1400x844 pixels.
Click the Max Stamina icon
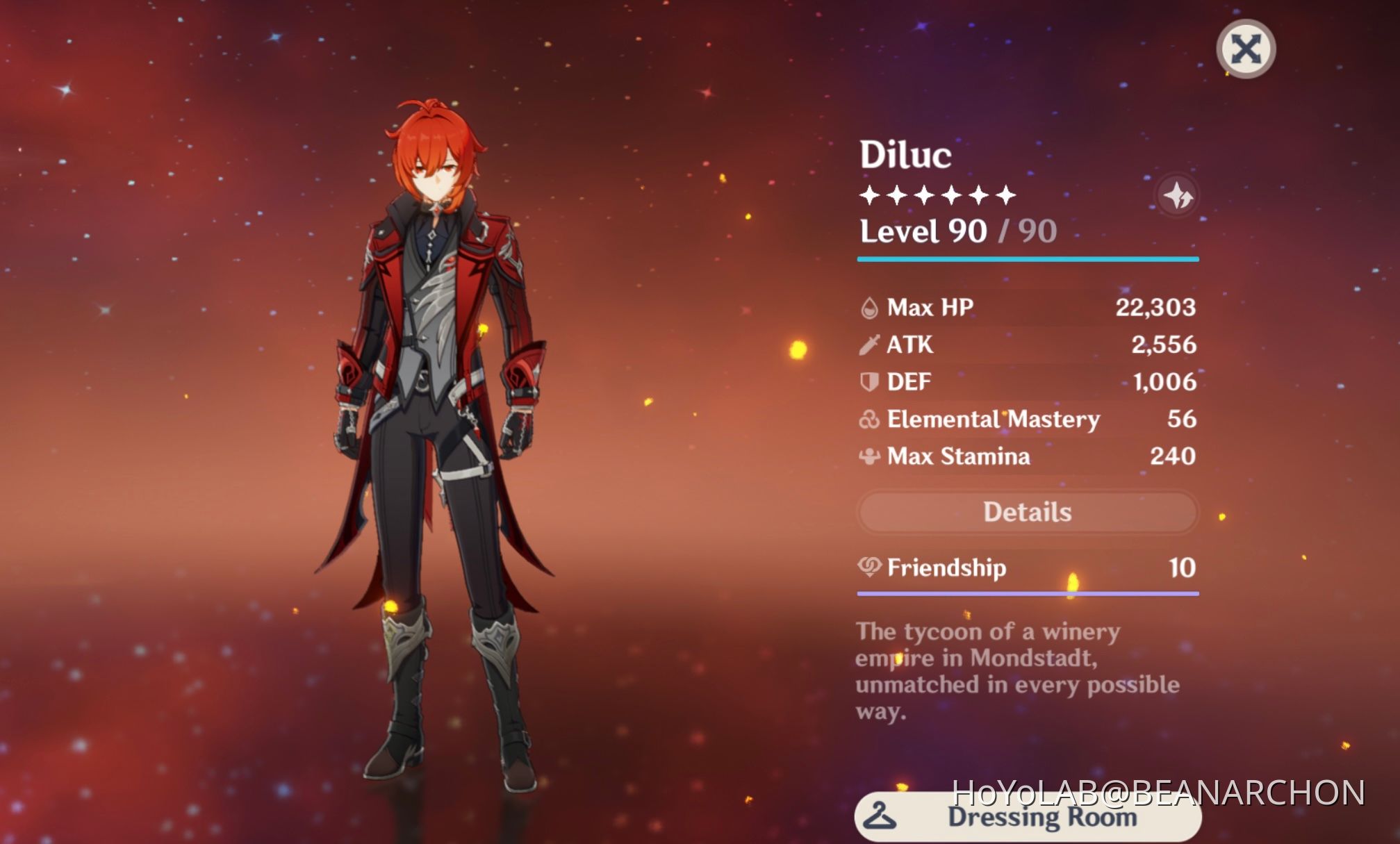pyautogui.click(x=871, y=456)
